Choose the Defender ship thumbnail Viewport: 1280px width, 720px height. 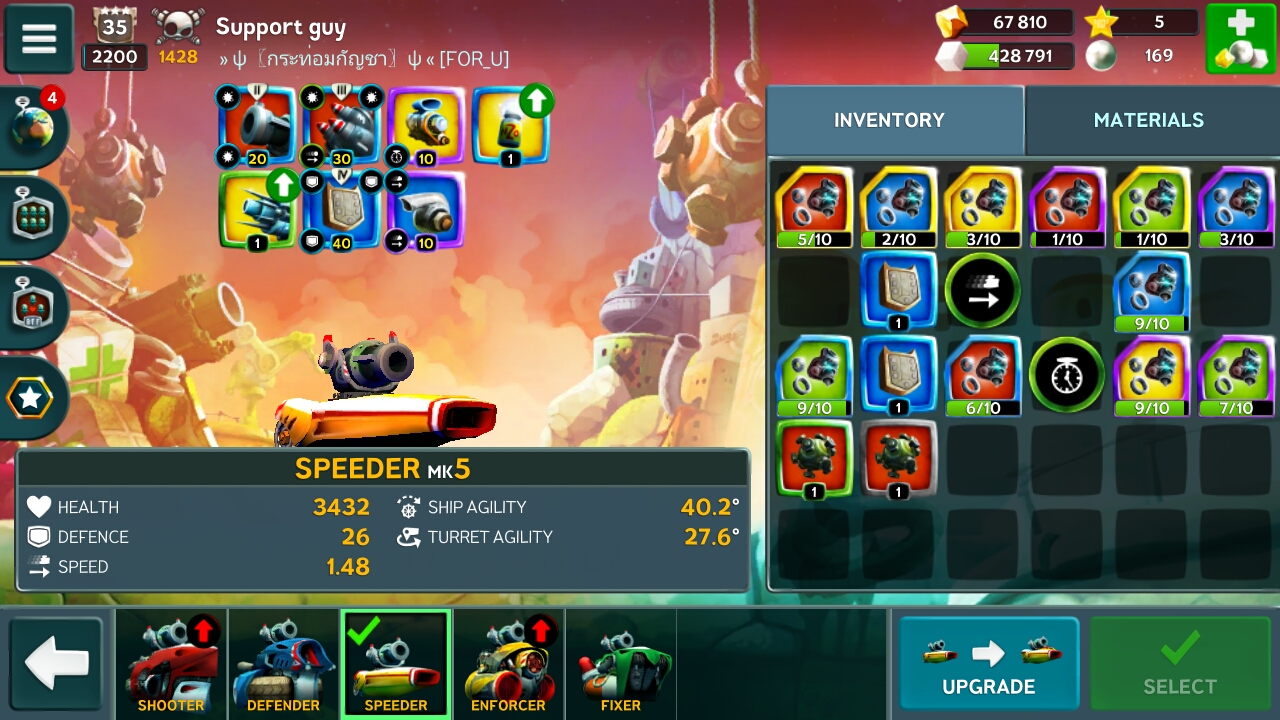click(x=283, y=663)
